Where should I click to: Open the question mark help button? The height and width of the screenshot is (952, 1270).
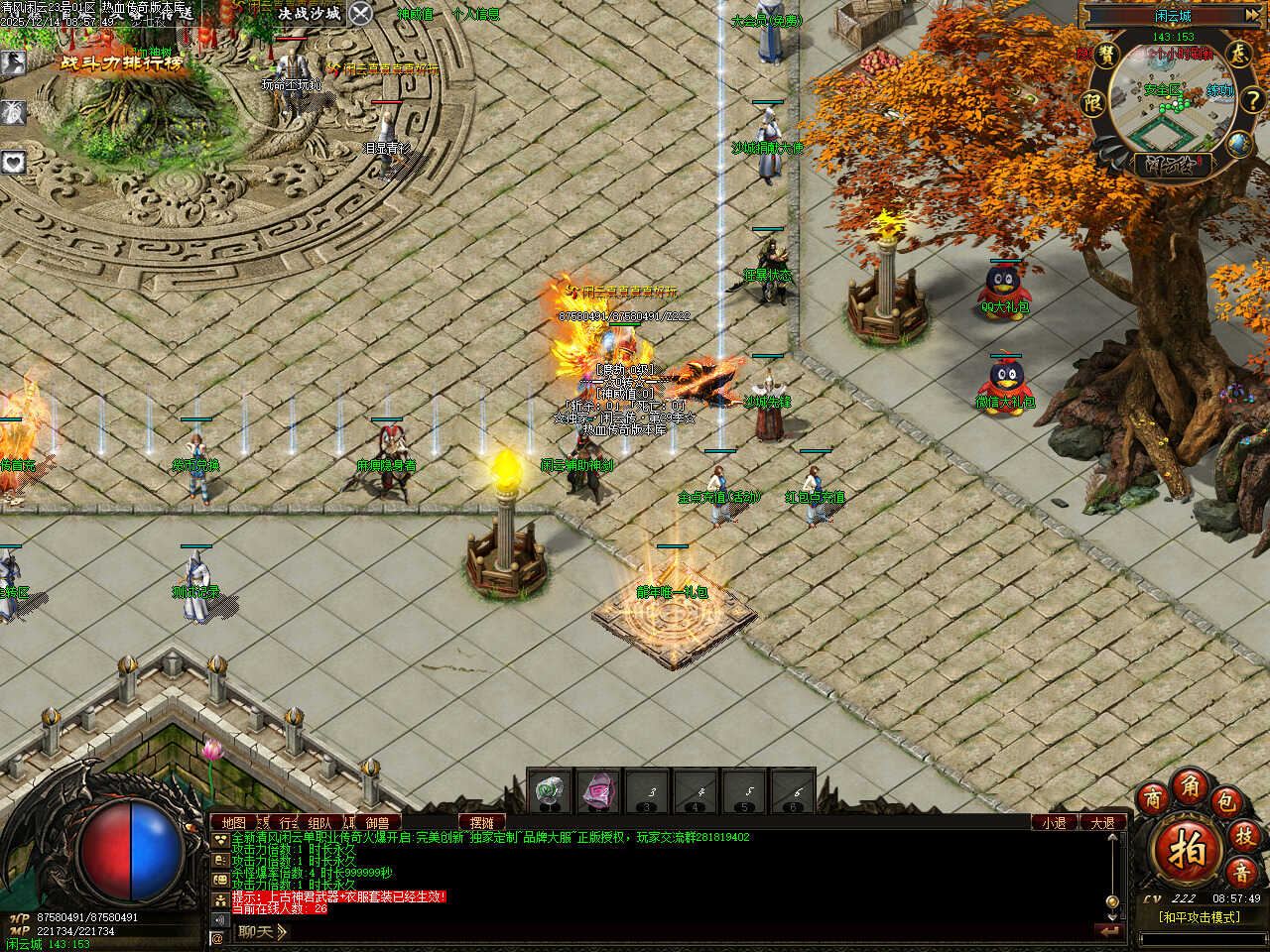coord(1252,99)
